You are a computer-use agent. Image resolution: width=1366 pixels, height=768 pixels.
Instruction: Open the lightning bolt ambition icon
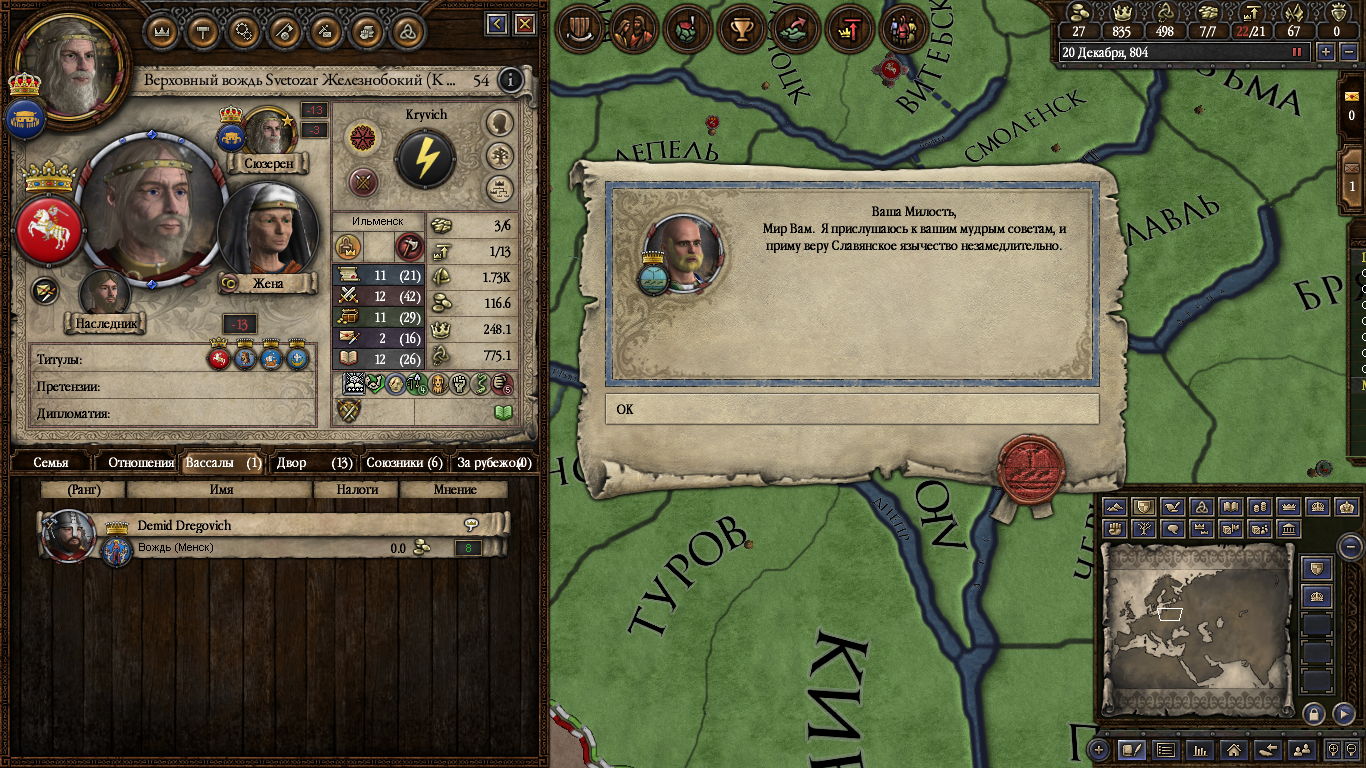point(426,158)
